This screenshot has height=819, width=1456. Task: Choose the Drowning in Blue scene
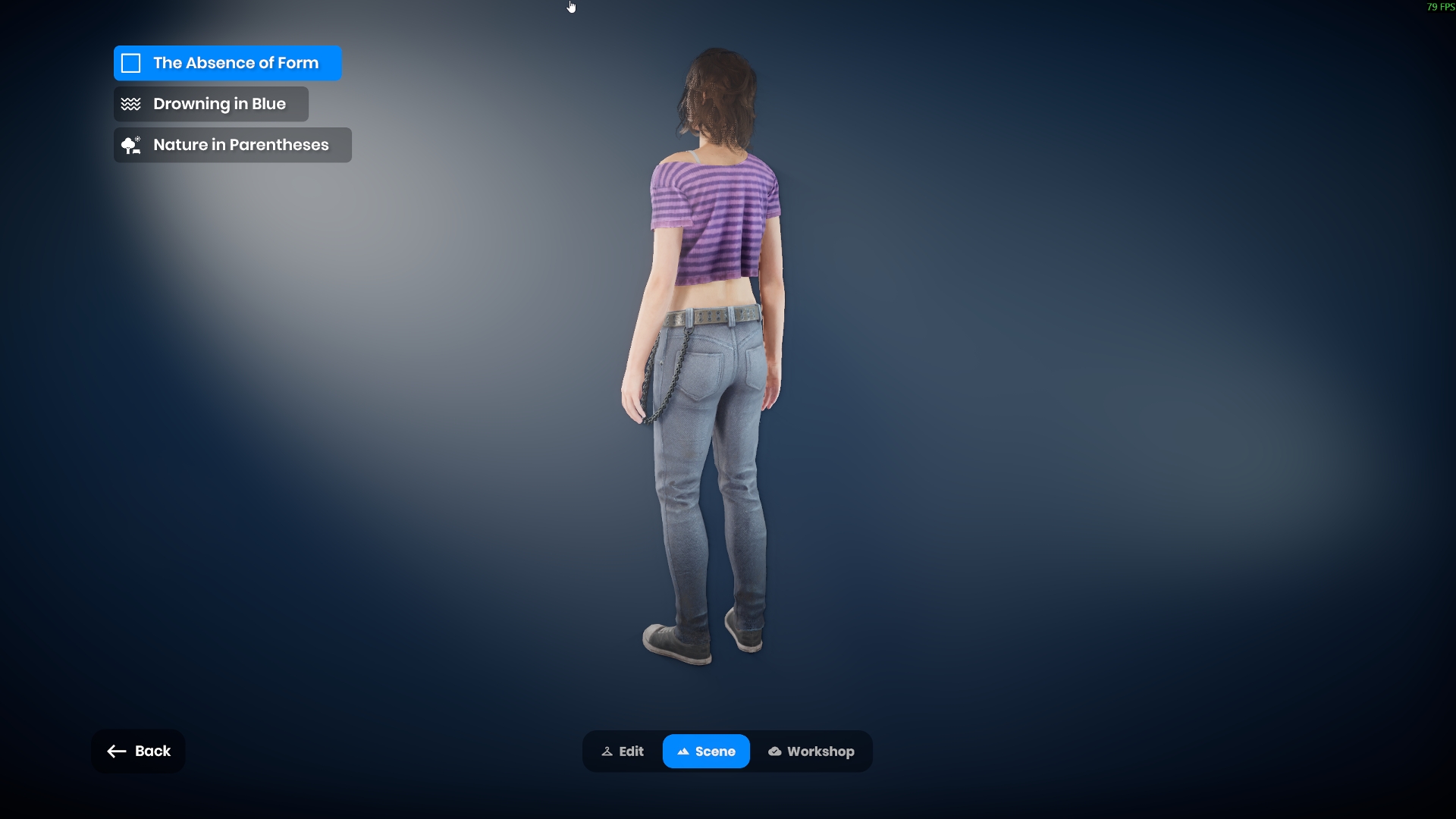pos(211,104)
